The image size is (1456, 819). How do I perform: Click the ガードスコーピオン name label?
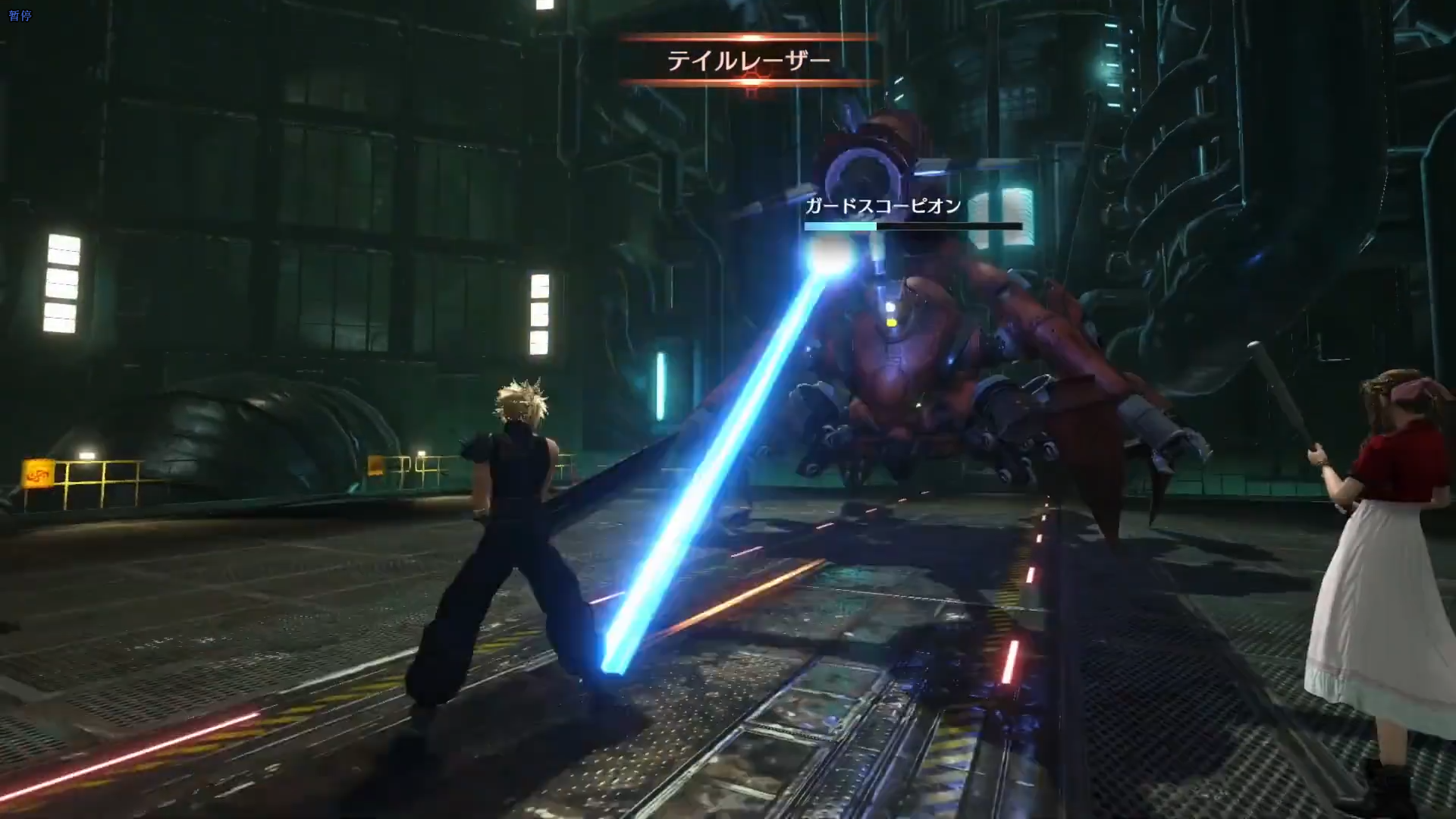882,205
